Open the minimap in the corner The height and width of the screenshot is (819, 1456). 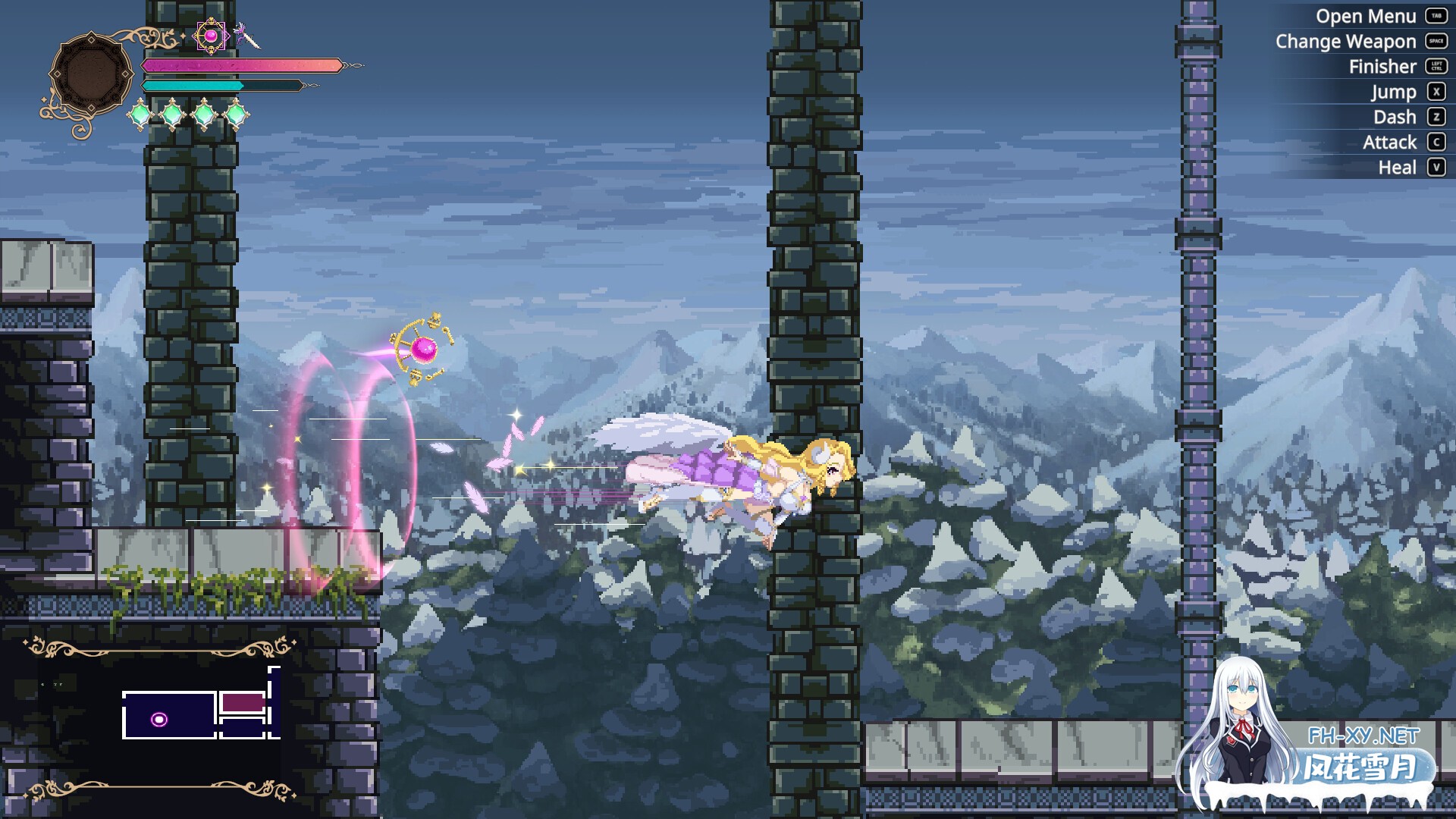click(x=159, y=717)
